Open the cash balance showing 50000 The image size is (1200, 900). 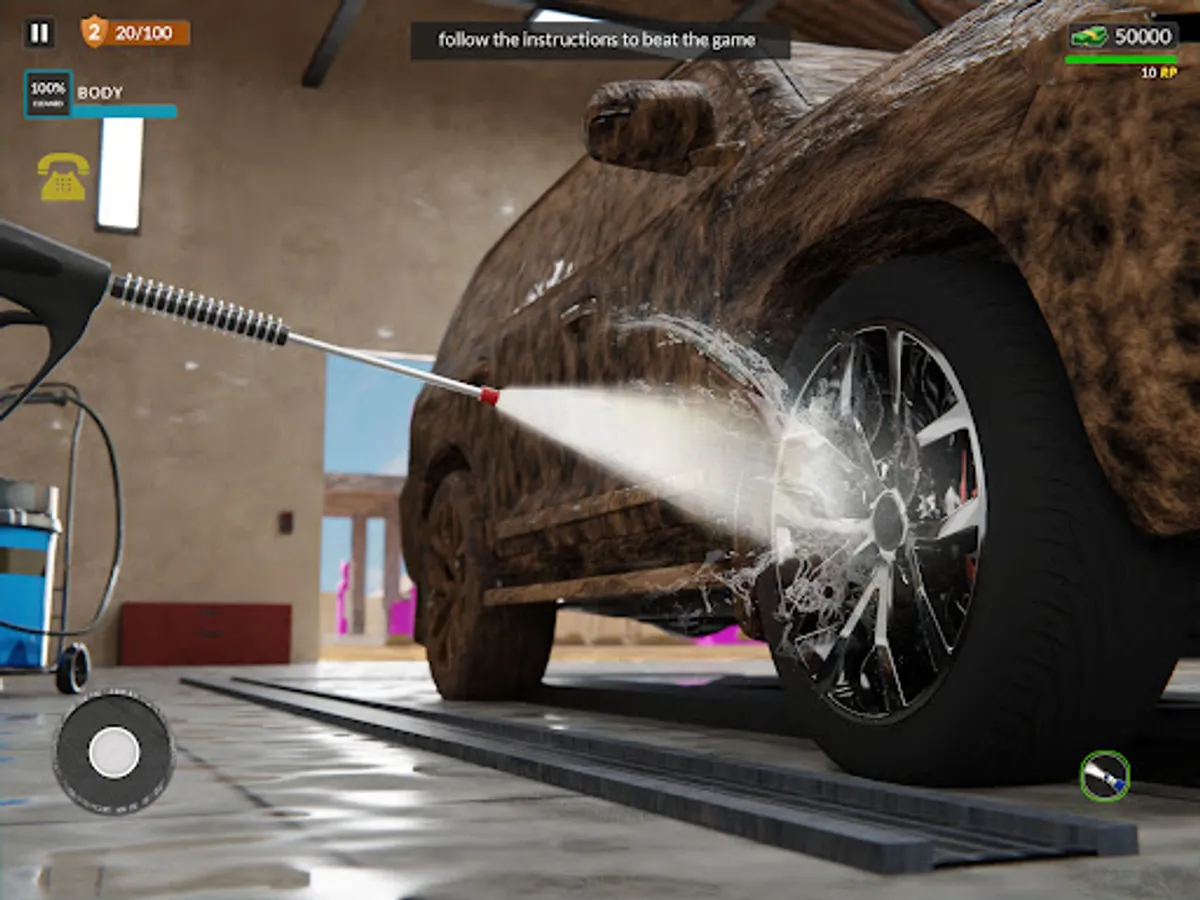[1122, 37]
